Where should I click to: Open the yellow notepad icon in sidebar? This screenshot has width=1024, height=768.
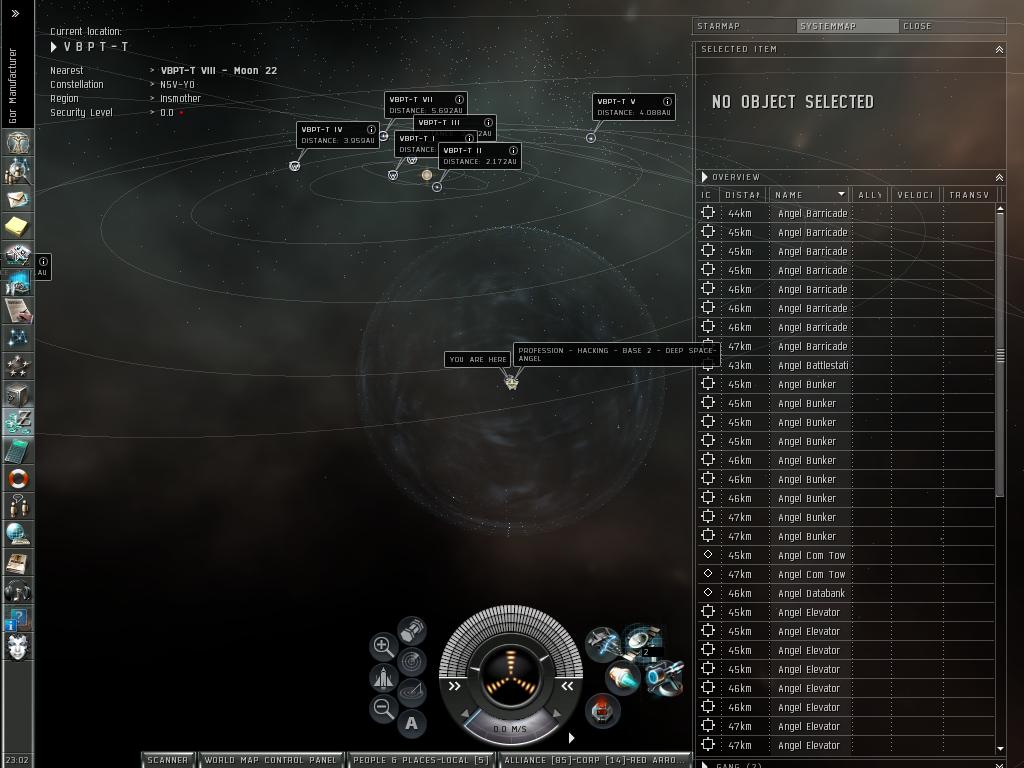click(18, 228)
